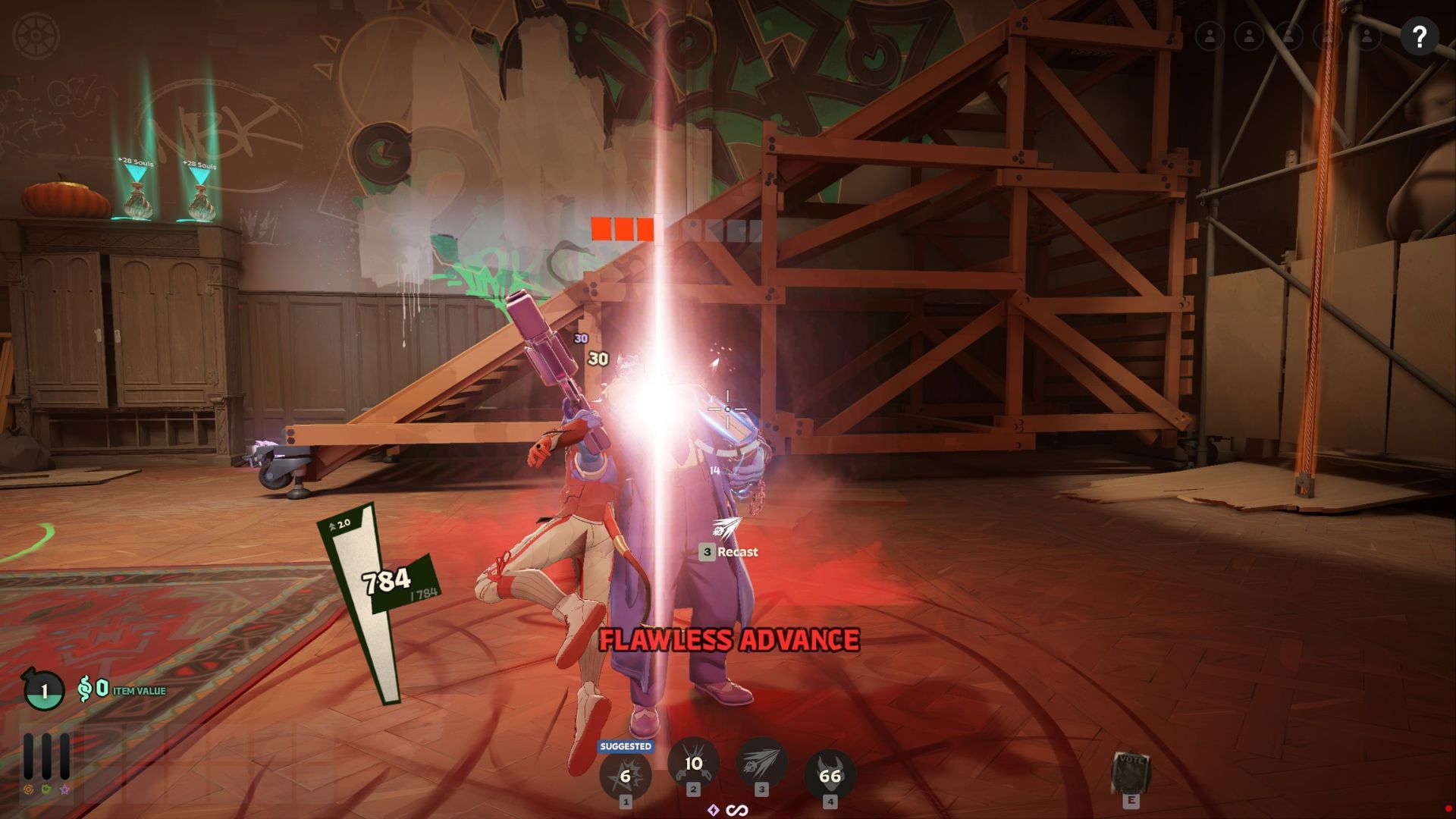This screenshot has height=819, width=1456.
Task: Recast the feathered arrow ability in slot 3
Action: (x=761, y=763)
